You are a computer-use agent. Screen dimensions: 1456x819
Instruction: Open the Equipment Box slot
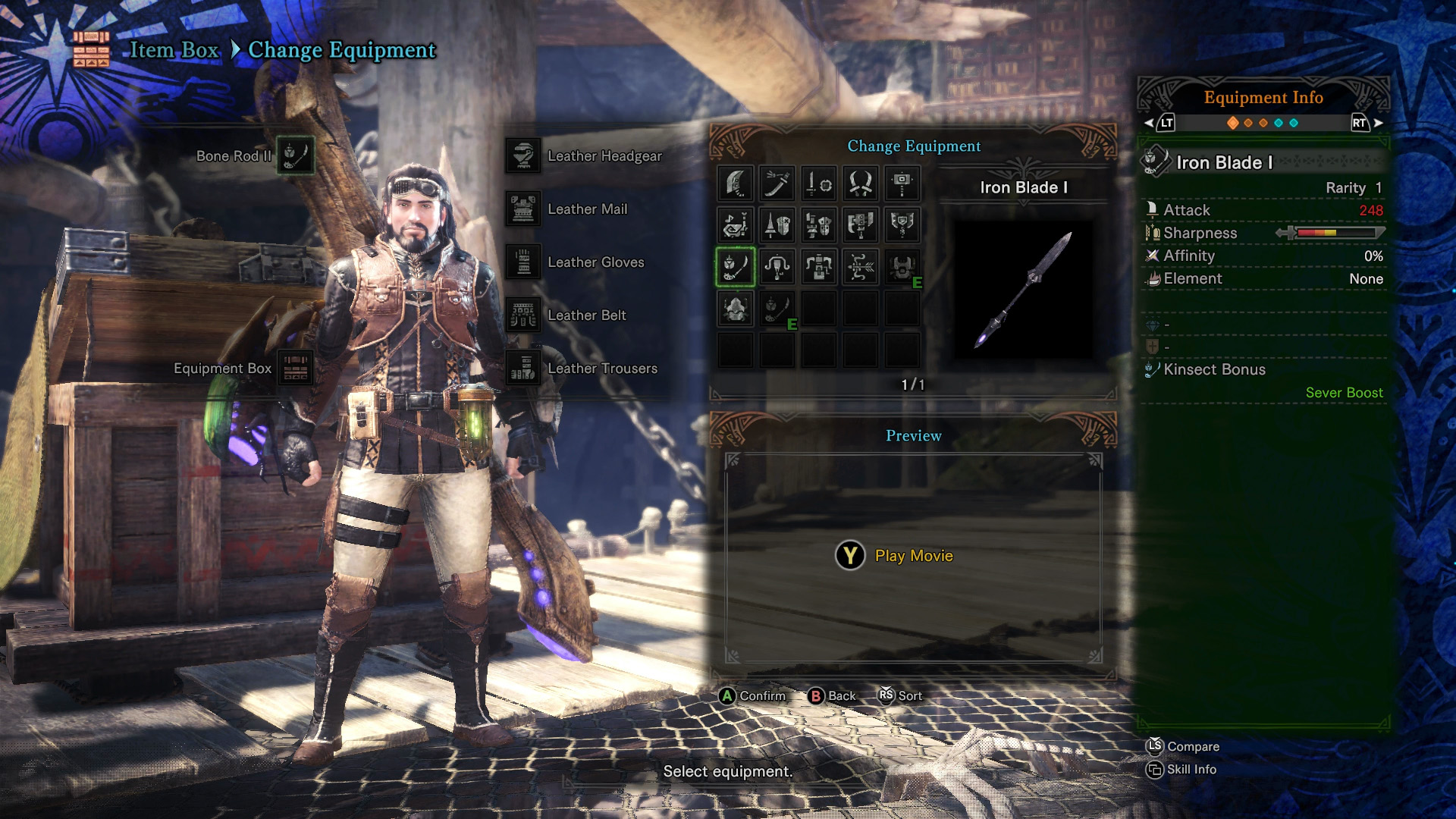[x=295, y=369]
